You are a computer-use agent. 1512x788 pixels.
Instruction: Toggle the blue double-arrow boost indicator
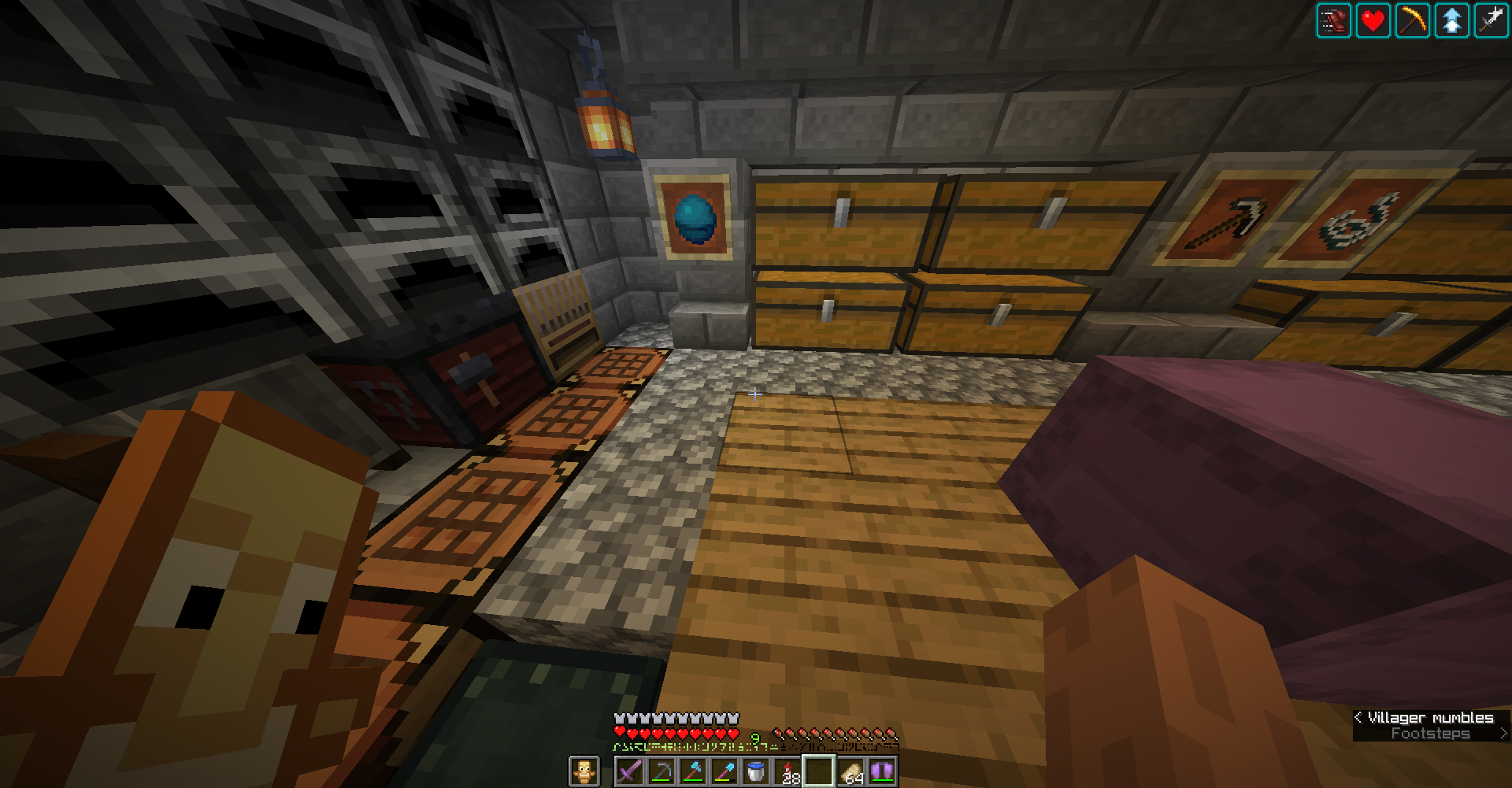(x=1451, y=20)
